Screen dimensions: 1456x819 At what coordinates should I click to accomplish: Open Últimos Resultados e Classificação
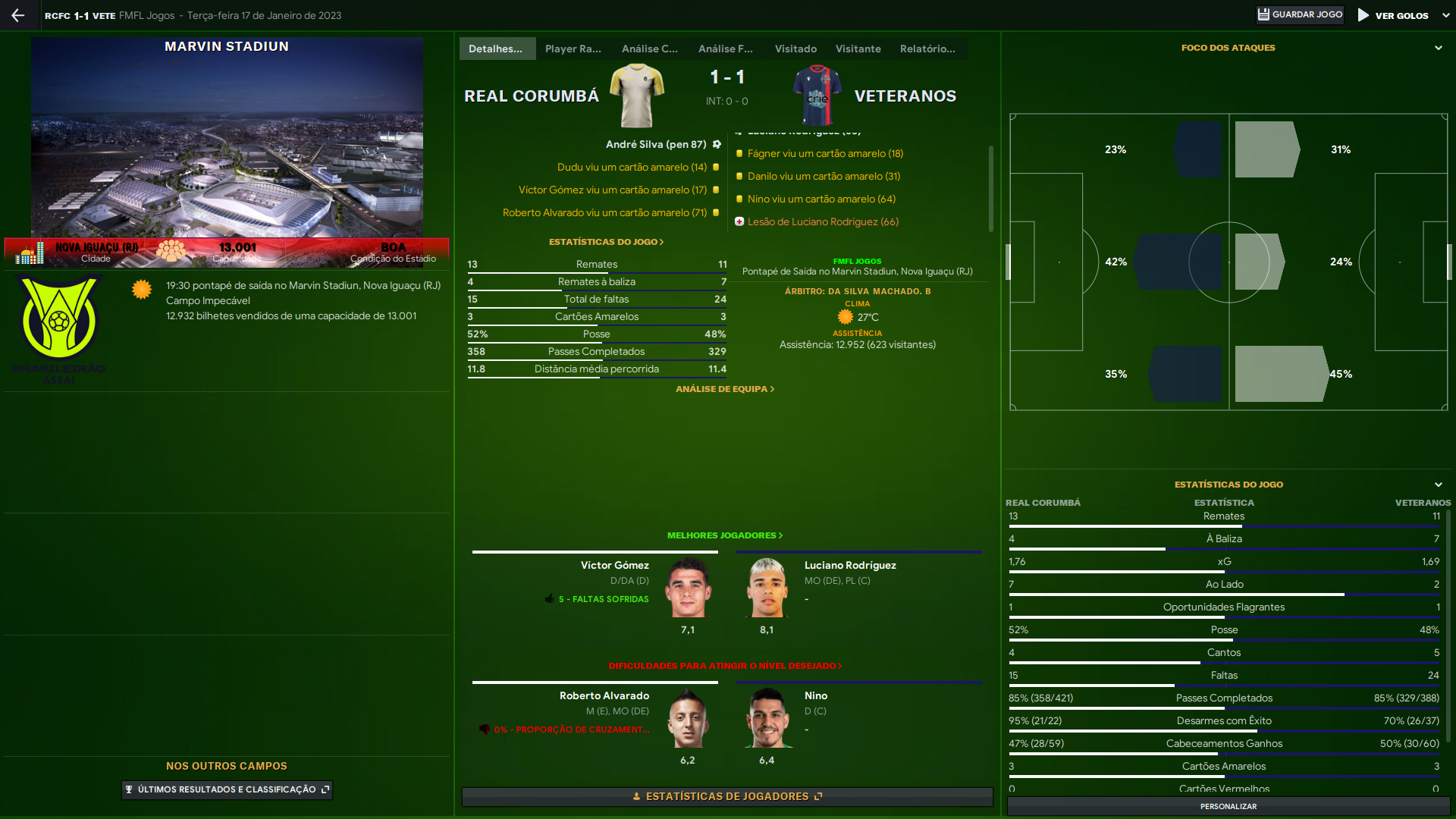[x=227, y=789]
